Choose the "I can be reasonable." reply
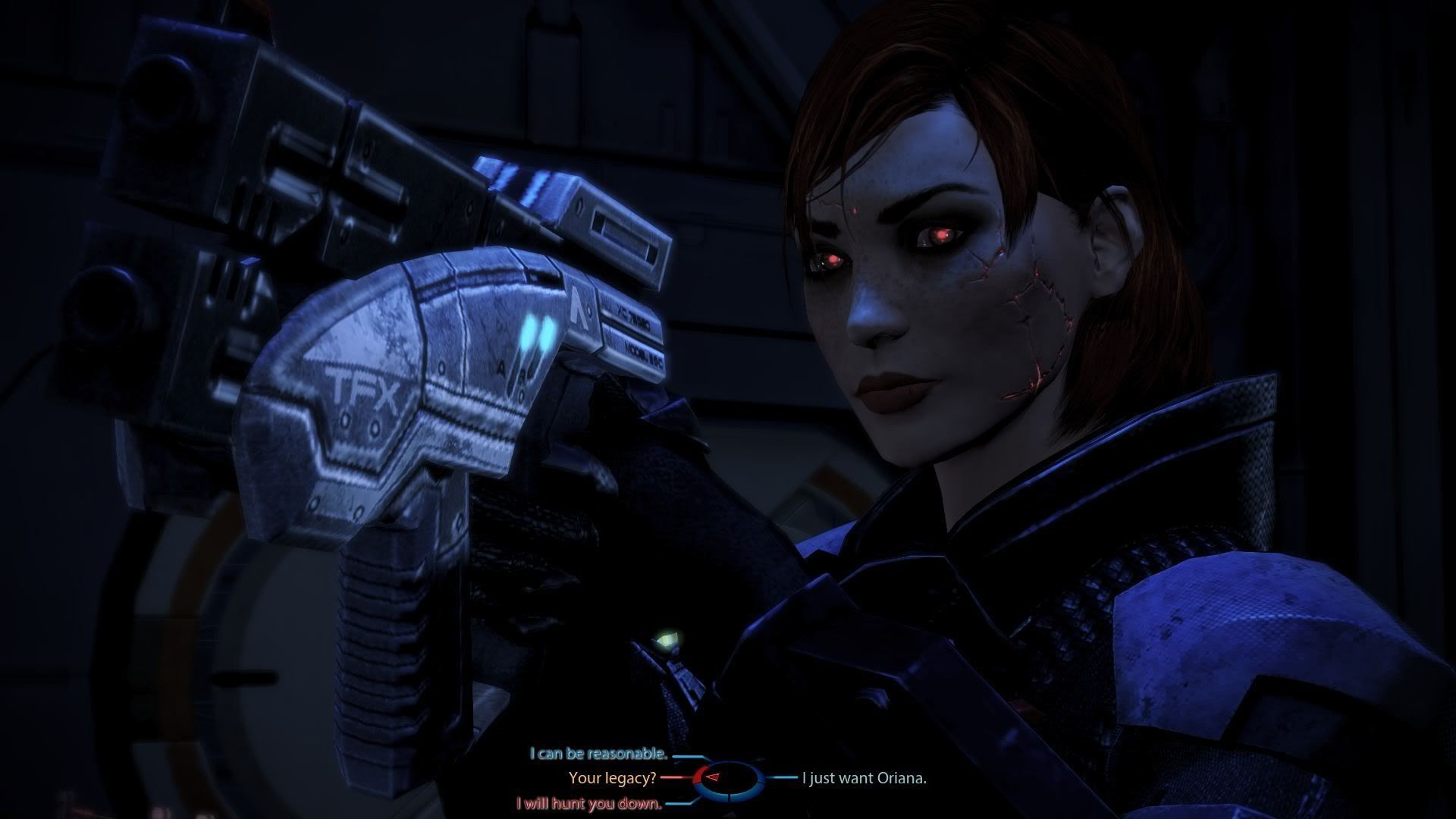Image resolution: width=1456 pixels, height=819 pixels. (x=598, y=759)
